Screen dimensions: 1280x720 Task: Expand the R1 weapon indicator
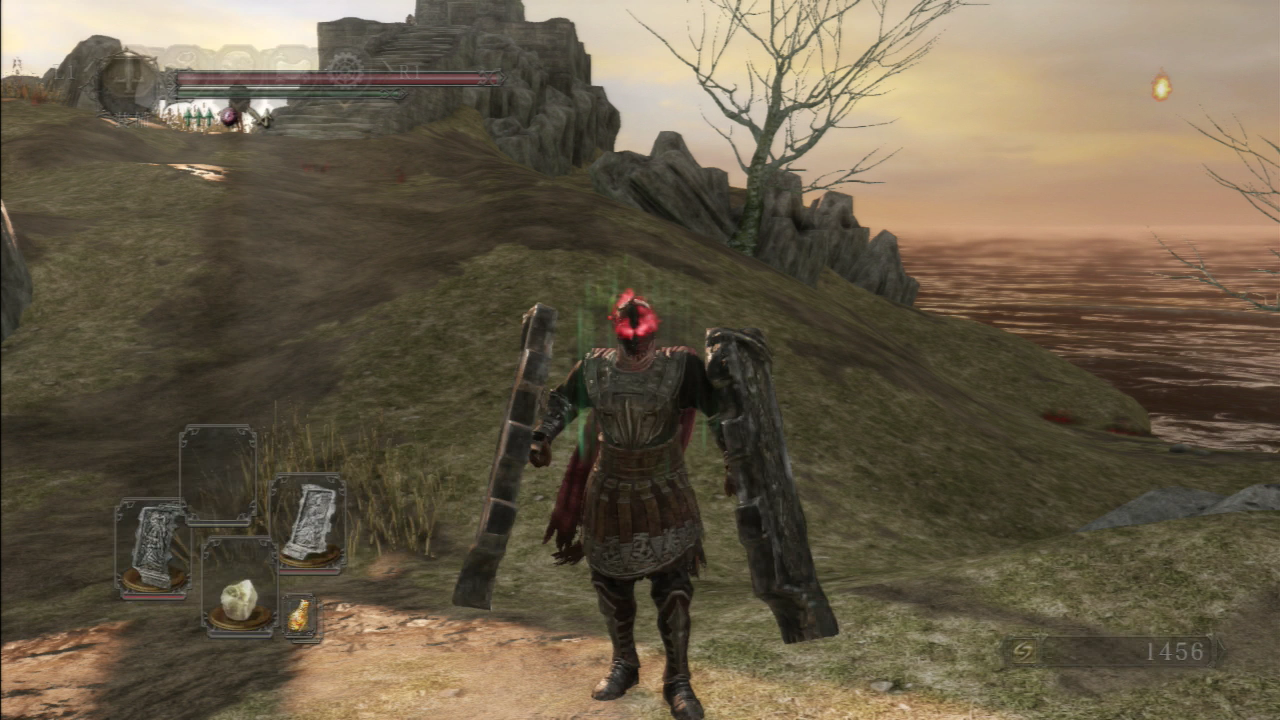[410, 71]
